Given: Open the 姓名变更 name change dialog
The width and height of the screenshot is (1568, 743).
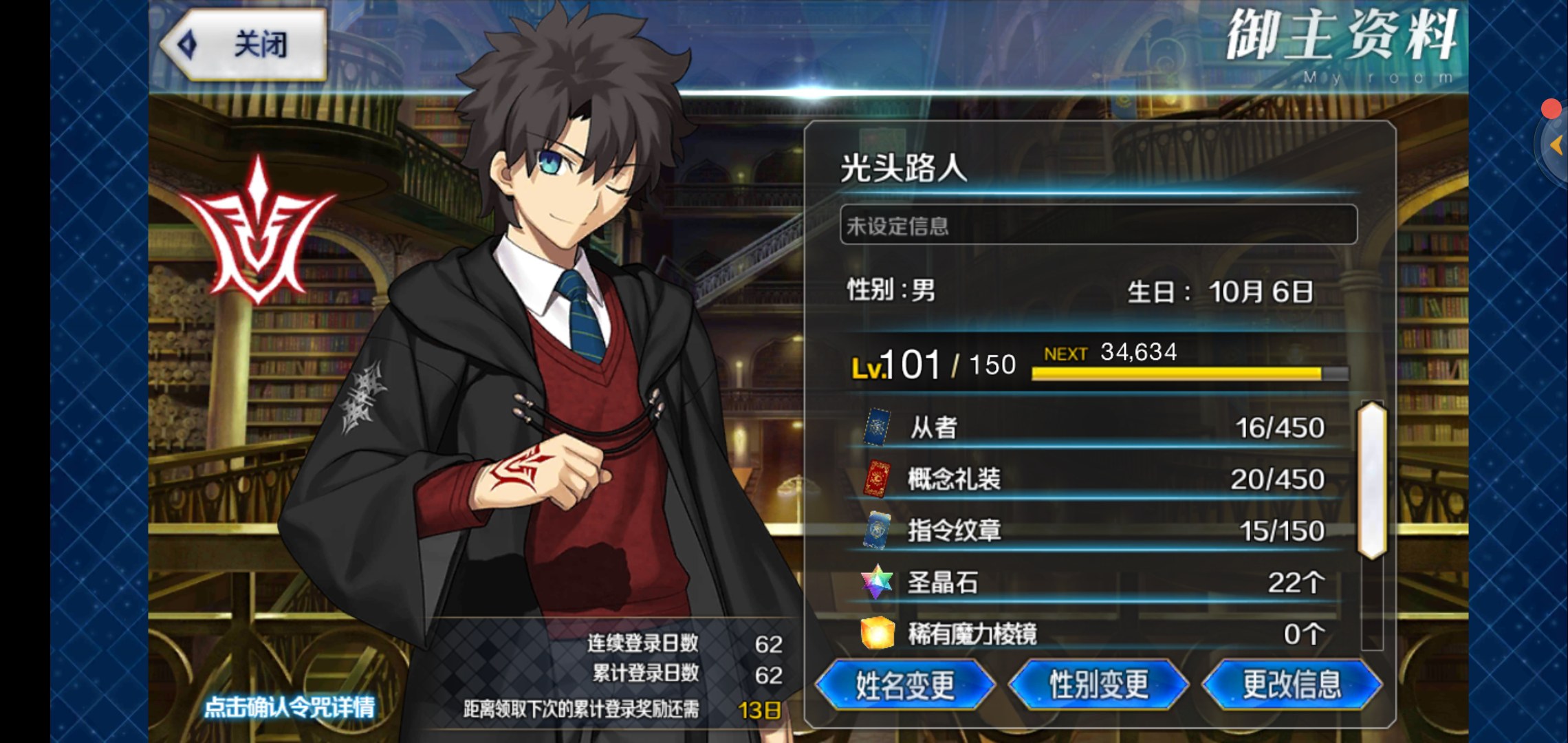Looking at the screenshot, I should point(904,685).
